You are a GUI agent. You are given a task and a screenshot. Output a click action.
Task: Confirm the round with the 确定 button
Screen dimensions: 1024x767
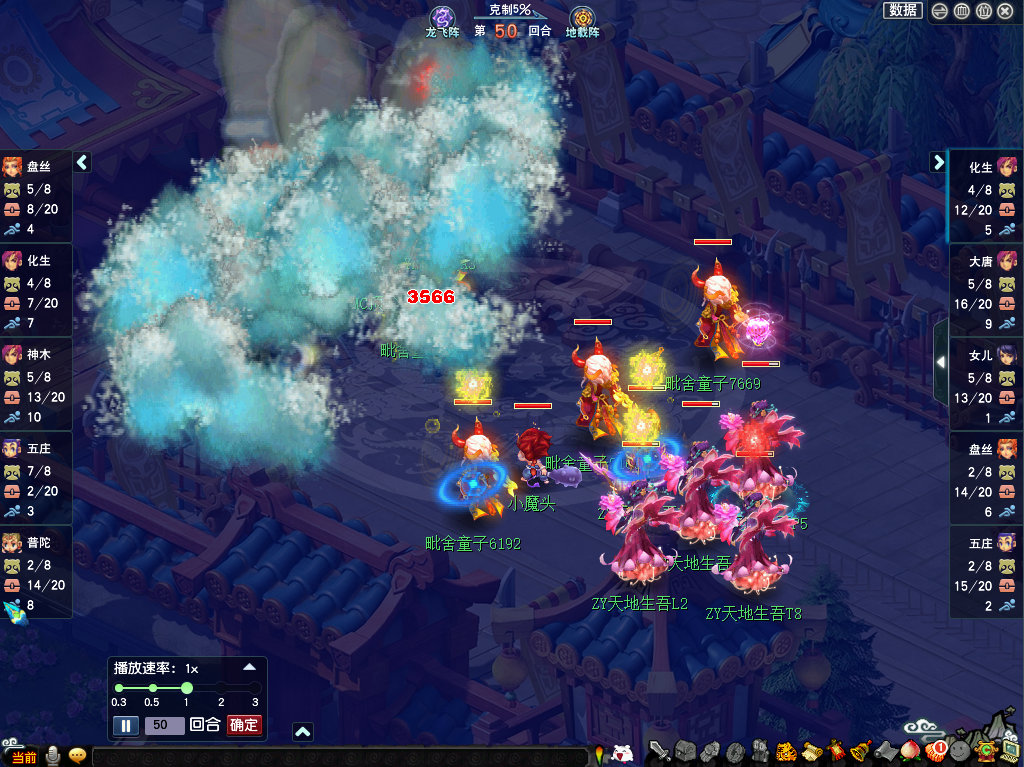[244, 725]
